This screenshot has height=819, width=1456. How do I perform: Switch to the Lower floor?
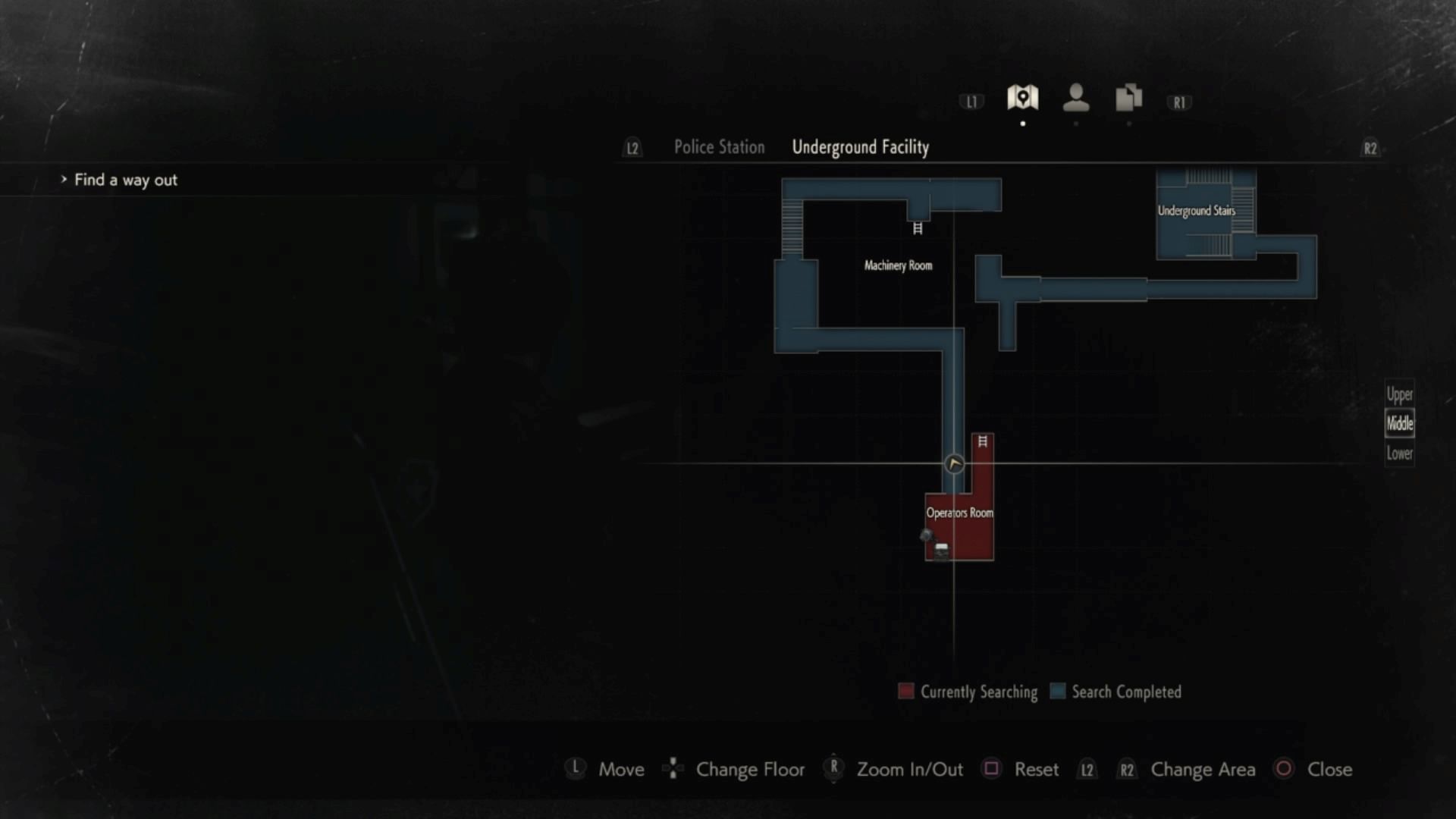click(1399, 453)
